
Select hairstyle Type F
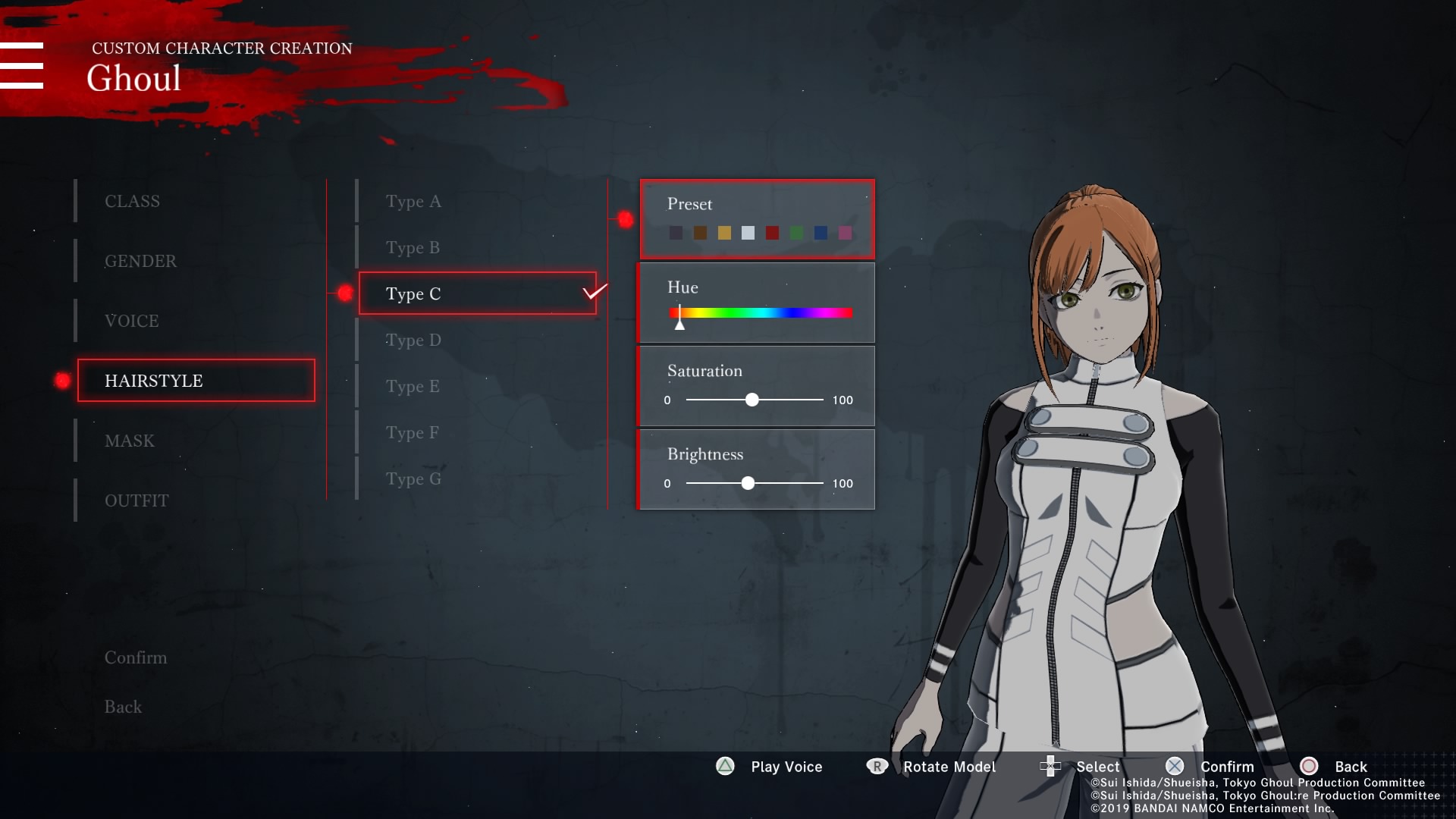pos(413,433)
